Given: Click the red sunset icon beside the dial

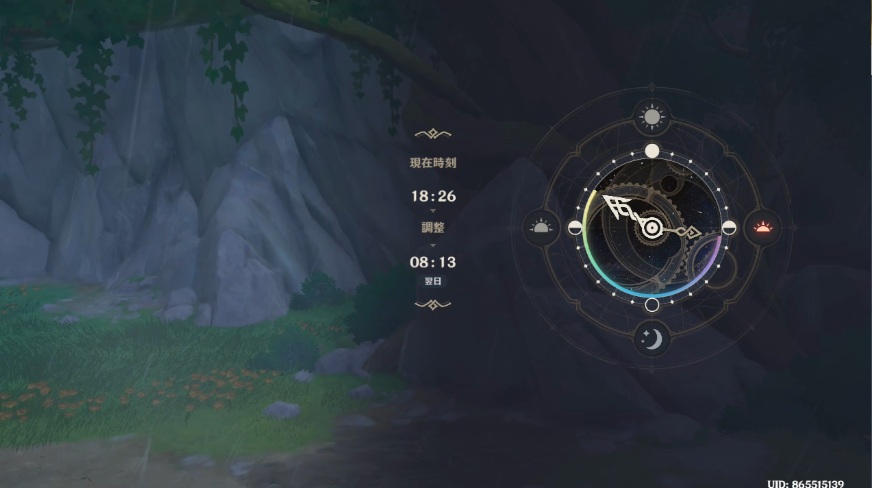Looking at the screenshot, I should pos(763,227).
